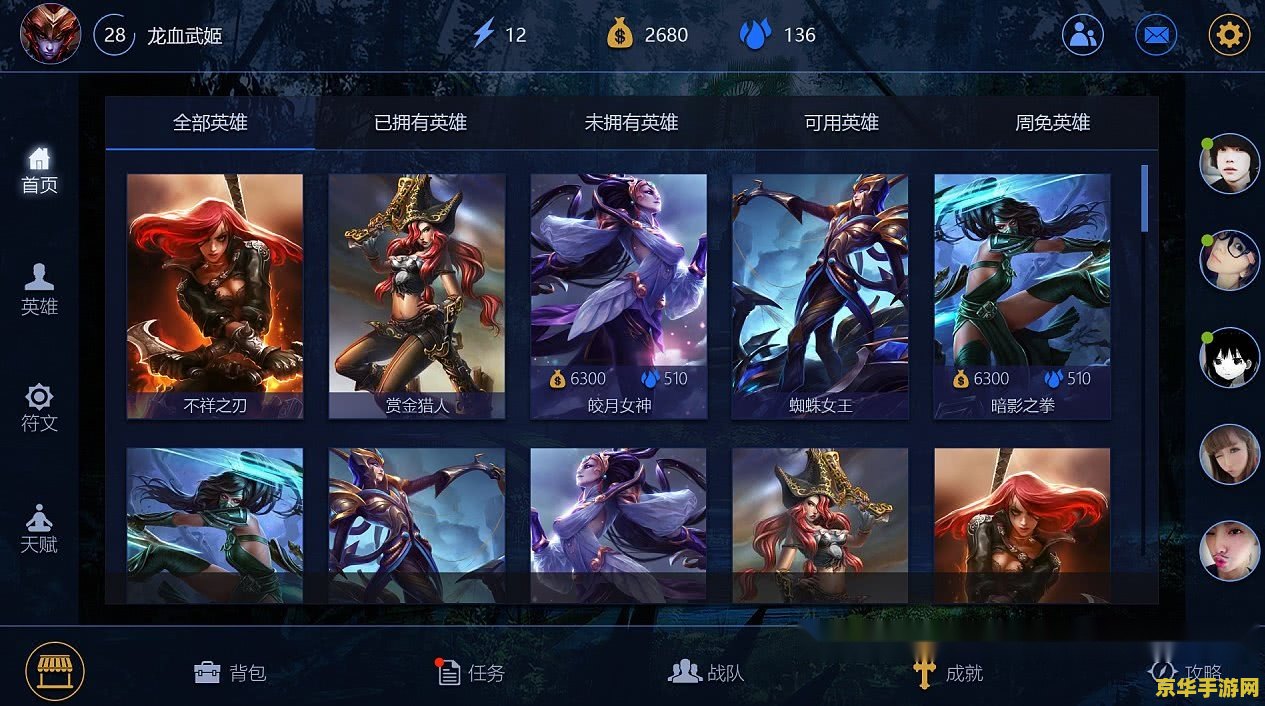Open the 背包 backpack menu

click(230, 673)
